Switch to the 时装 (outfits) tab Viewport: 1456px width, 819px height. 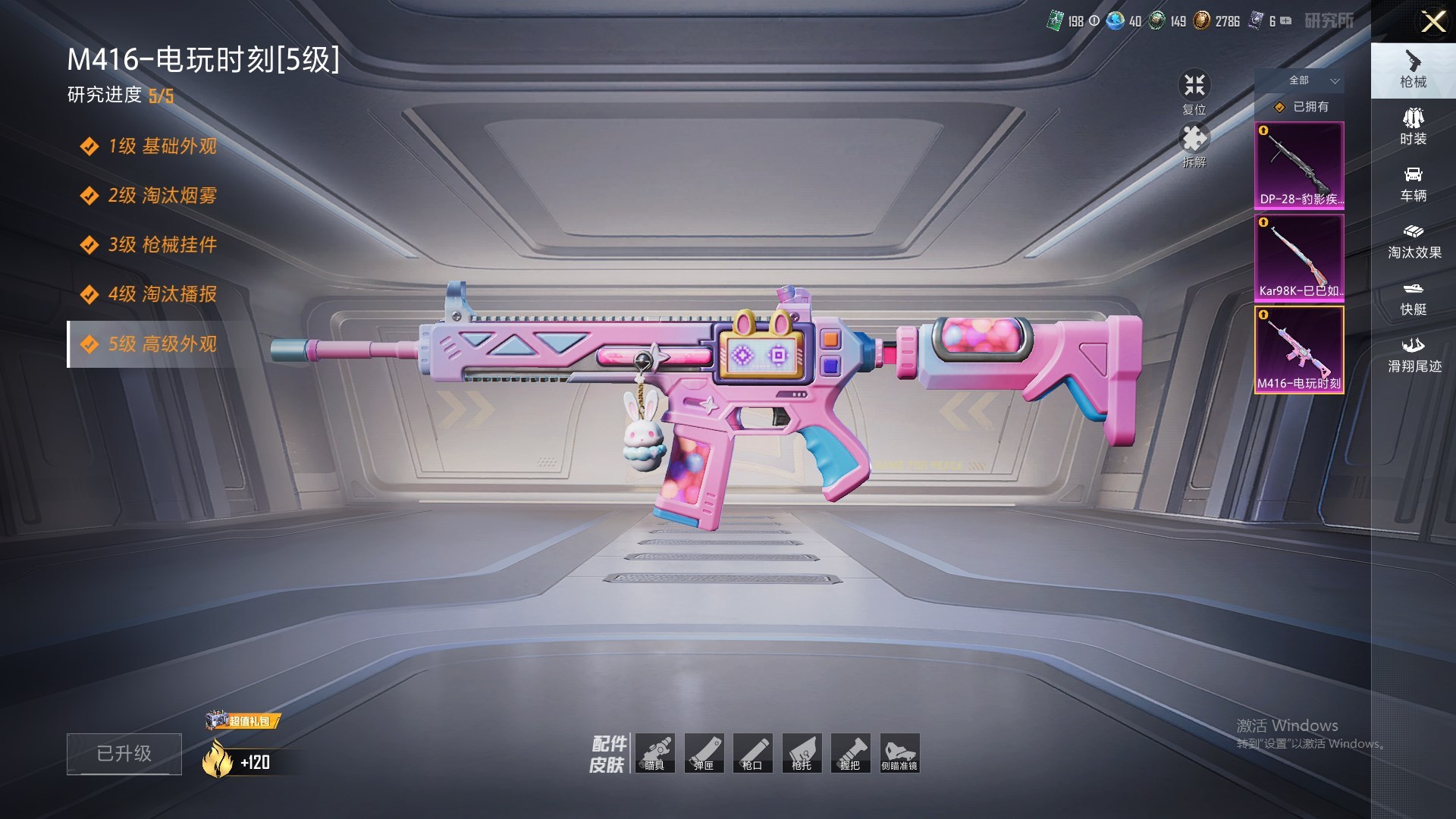pyautogui.click(x=1413, y=127)
